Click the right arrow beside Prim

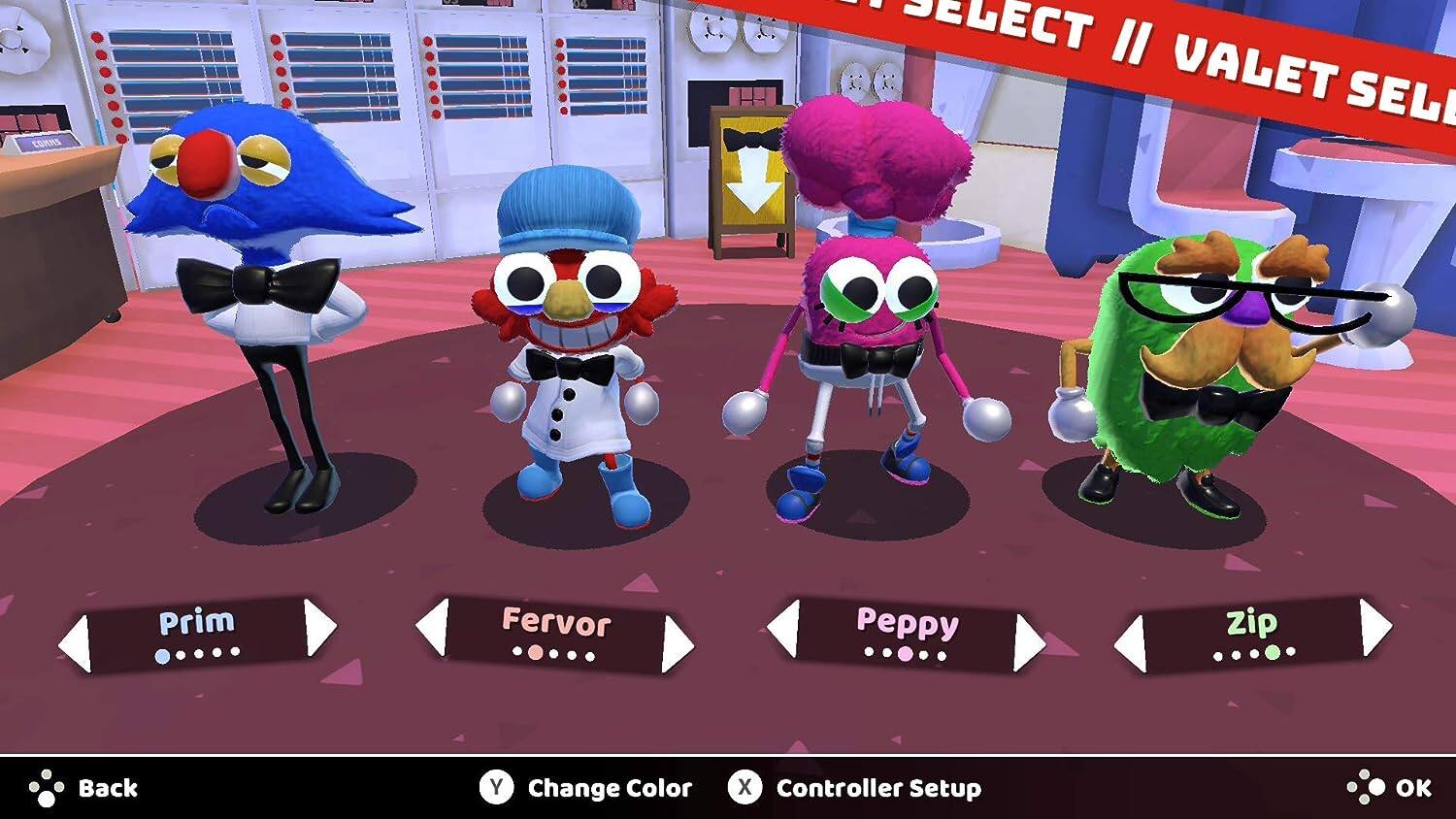[319, 627]
